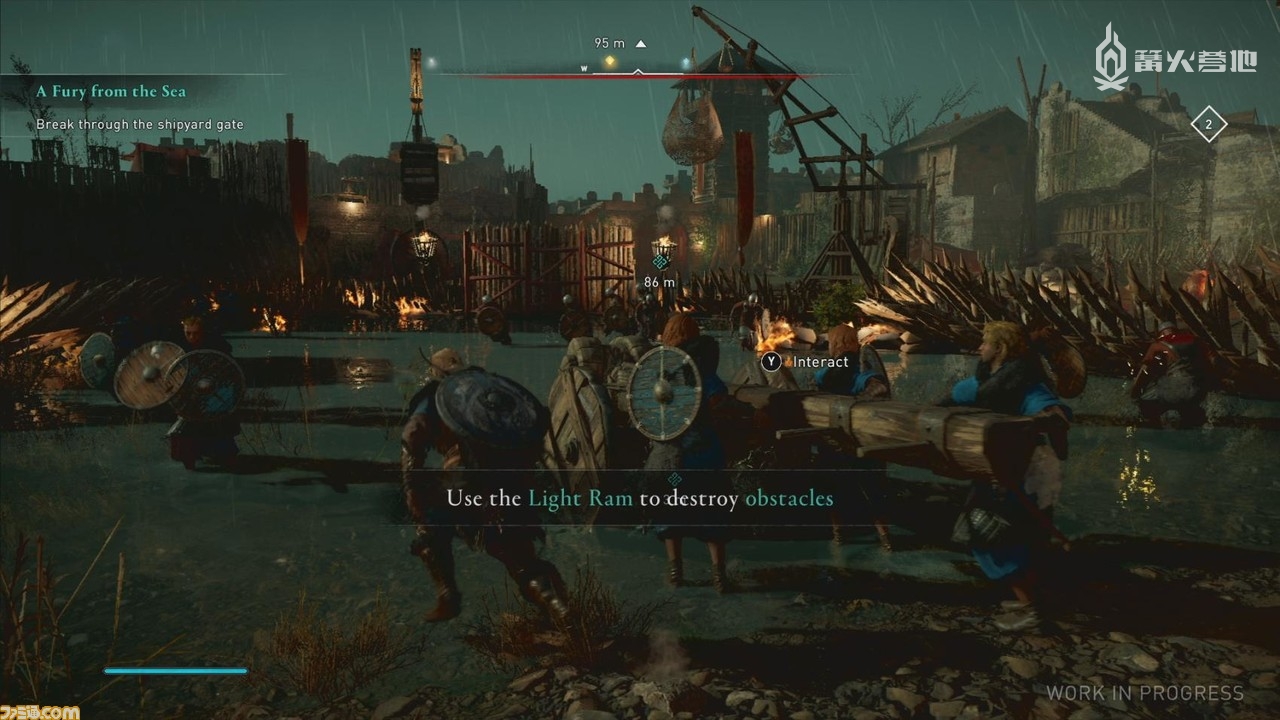Select the yellow quest marker on the compass

tap(609, 62)
